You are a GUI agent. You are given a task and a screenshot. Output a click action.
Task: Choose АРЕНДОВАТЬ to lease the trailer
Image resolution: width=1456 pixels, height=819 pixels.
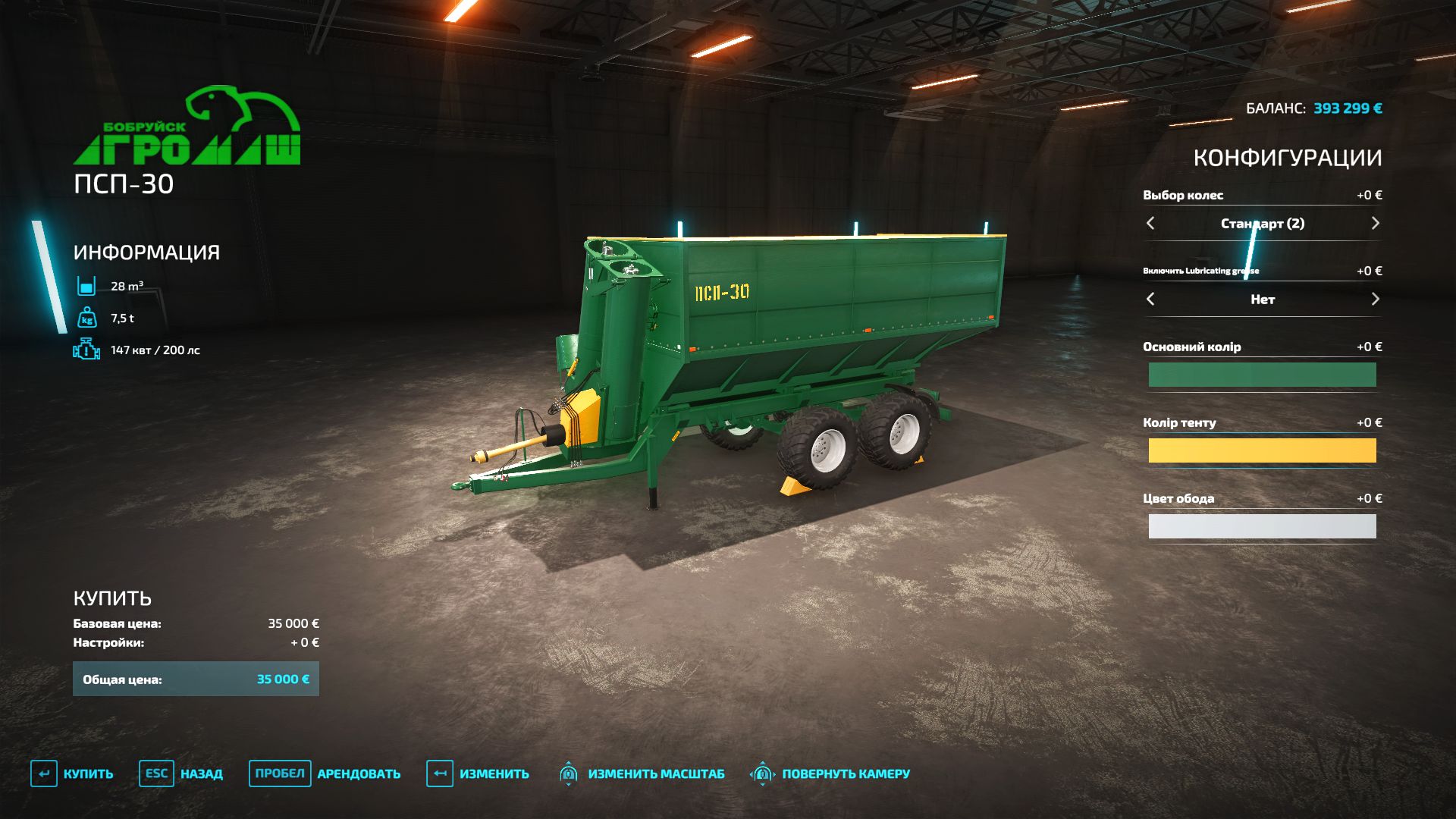pos(325,773)
